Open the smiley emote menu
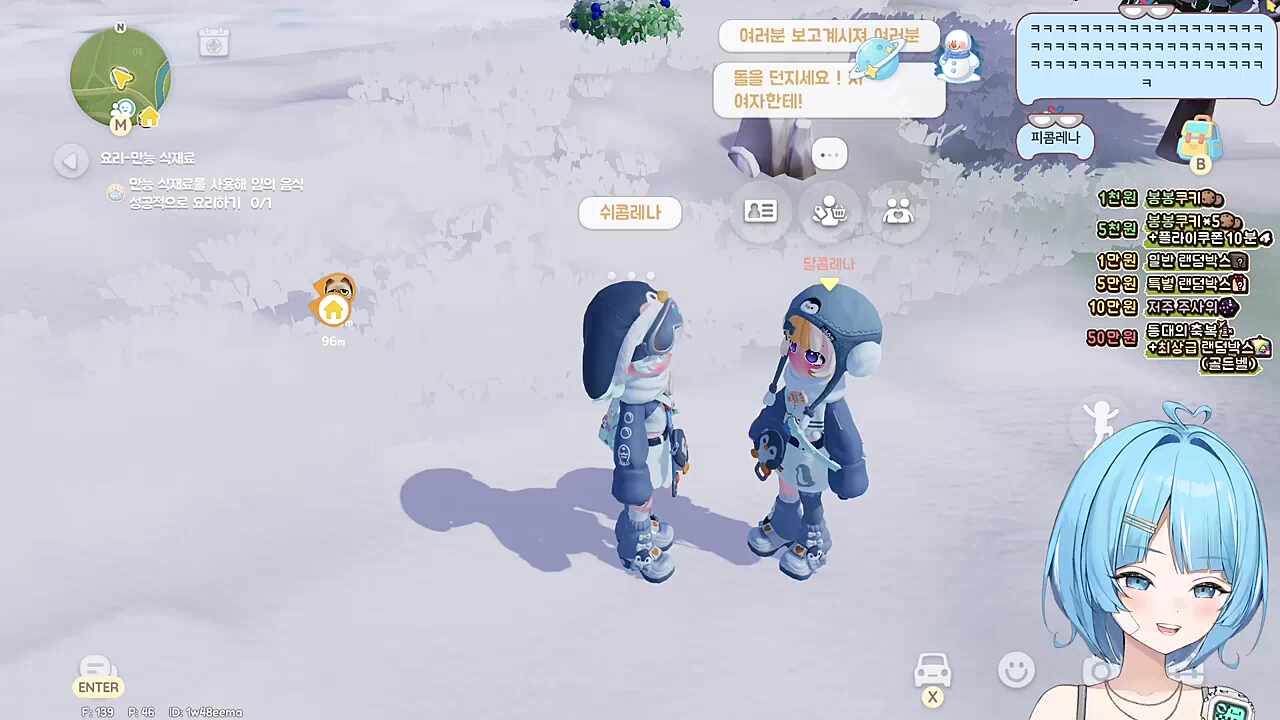This screenshot has height=720, width=1280. tap(1016, 669)
